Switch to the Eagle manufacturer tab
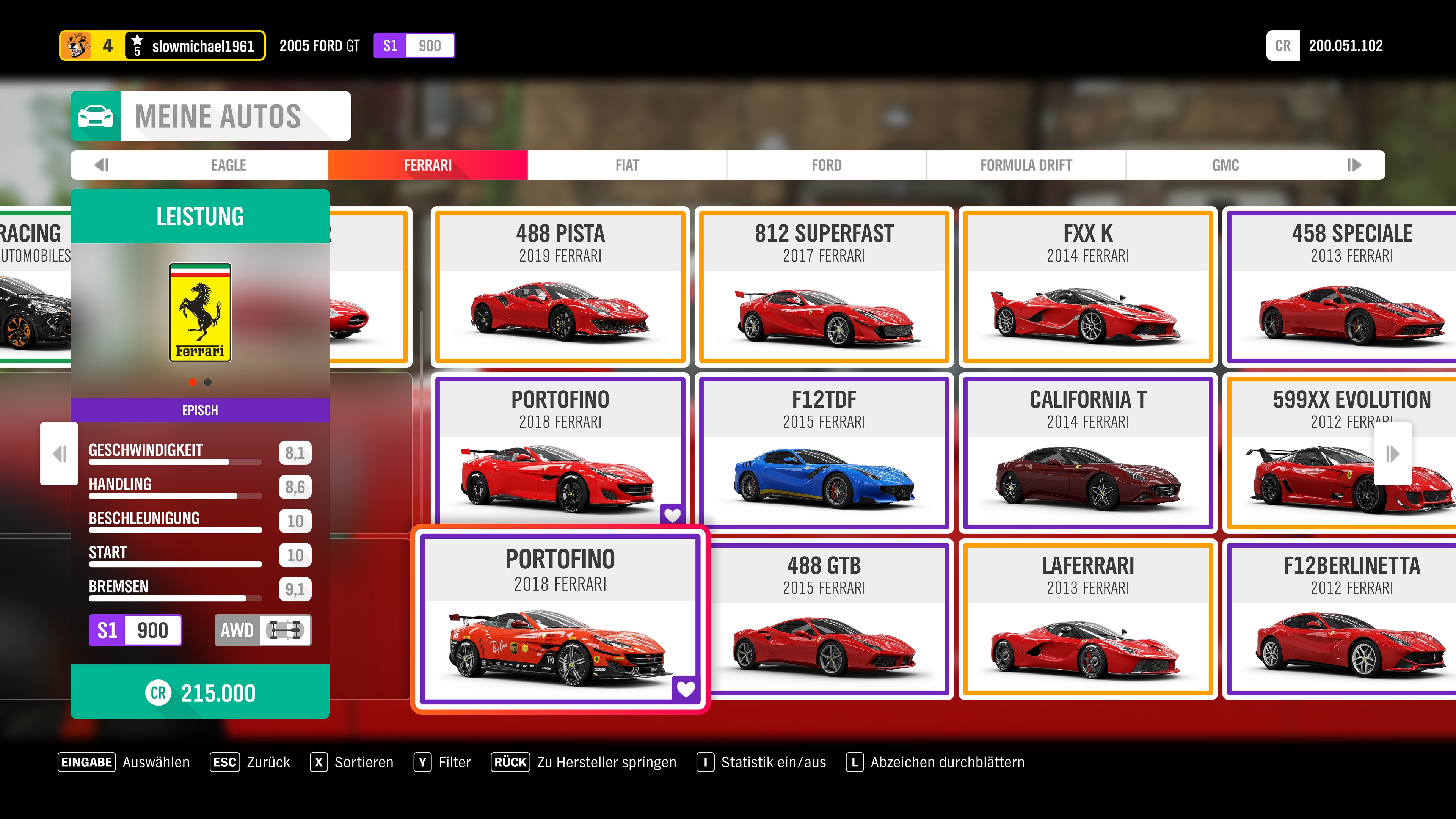1456x819 pixels. (x=228, y=165)
